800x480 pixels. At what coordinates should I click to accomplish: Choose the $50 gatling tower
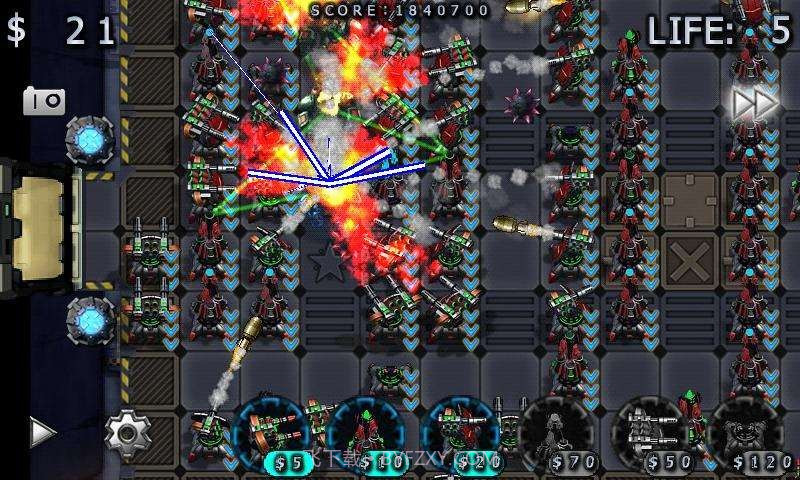point(655,434)
